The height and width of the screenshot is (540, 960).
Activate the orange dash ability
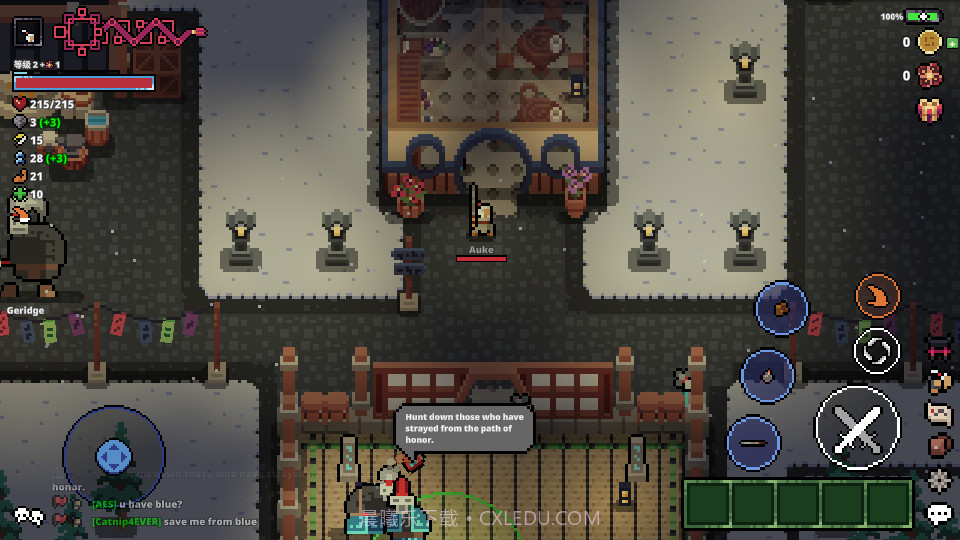click(878, 296)
